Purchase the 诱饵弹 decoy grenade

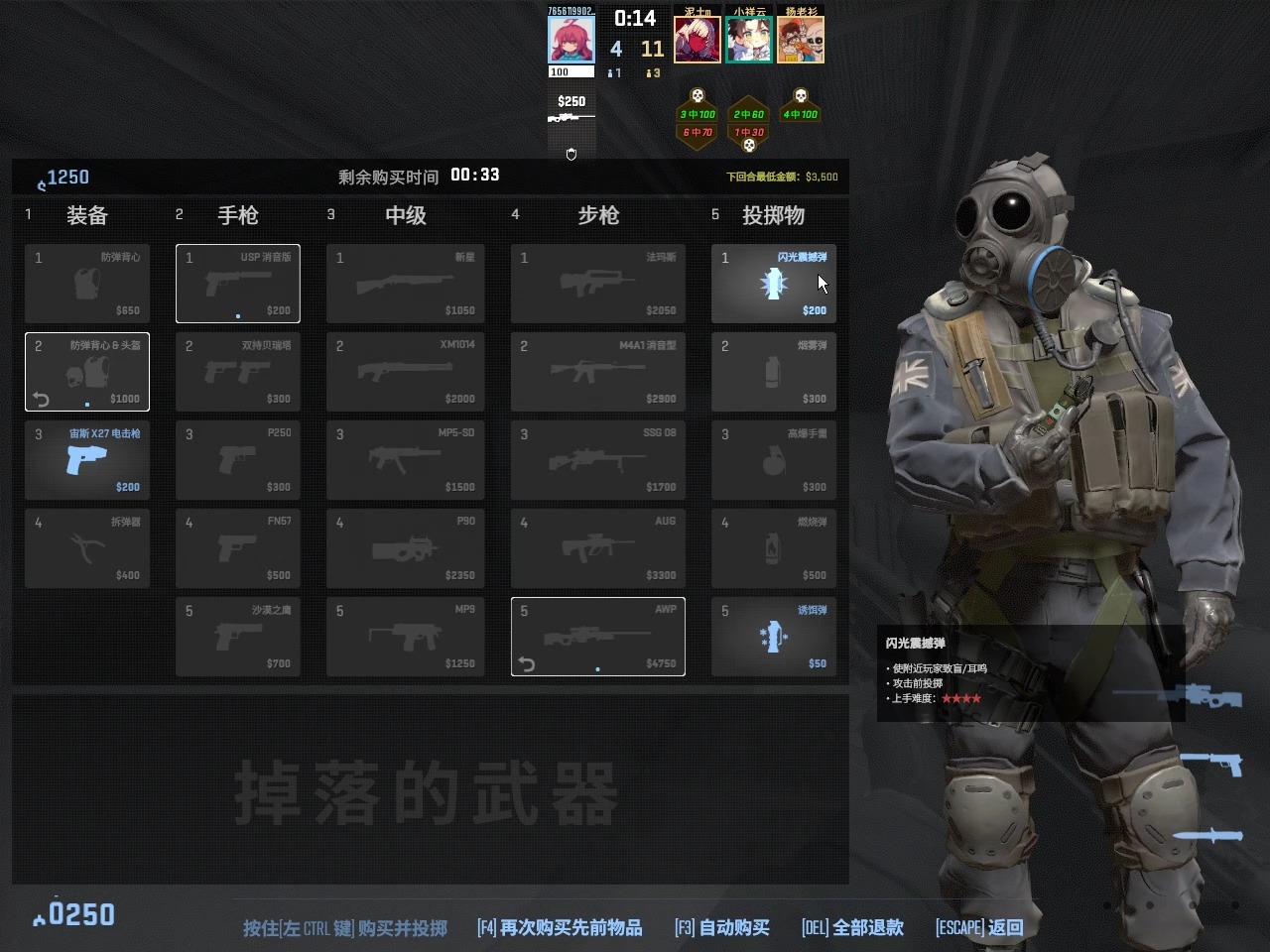[773, 637]
